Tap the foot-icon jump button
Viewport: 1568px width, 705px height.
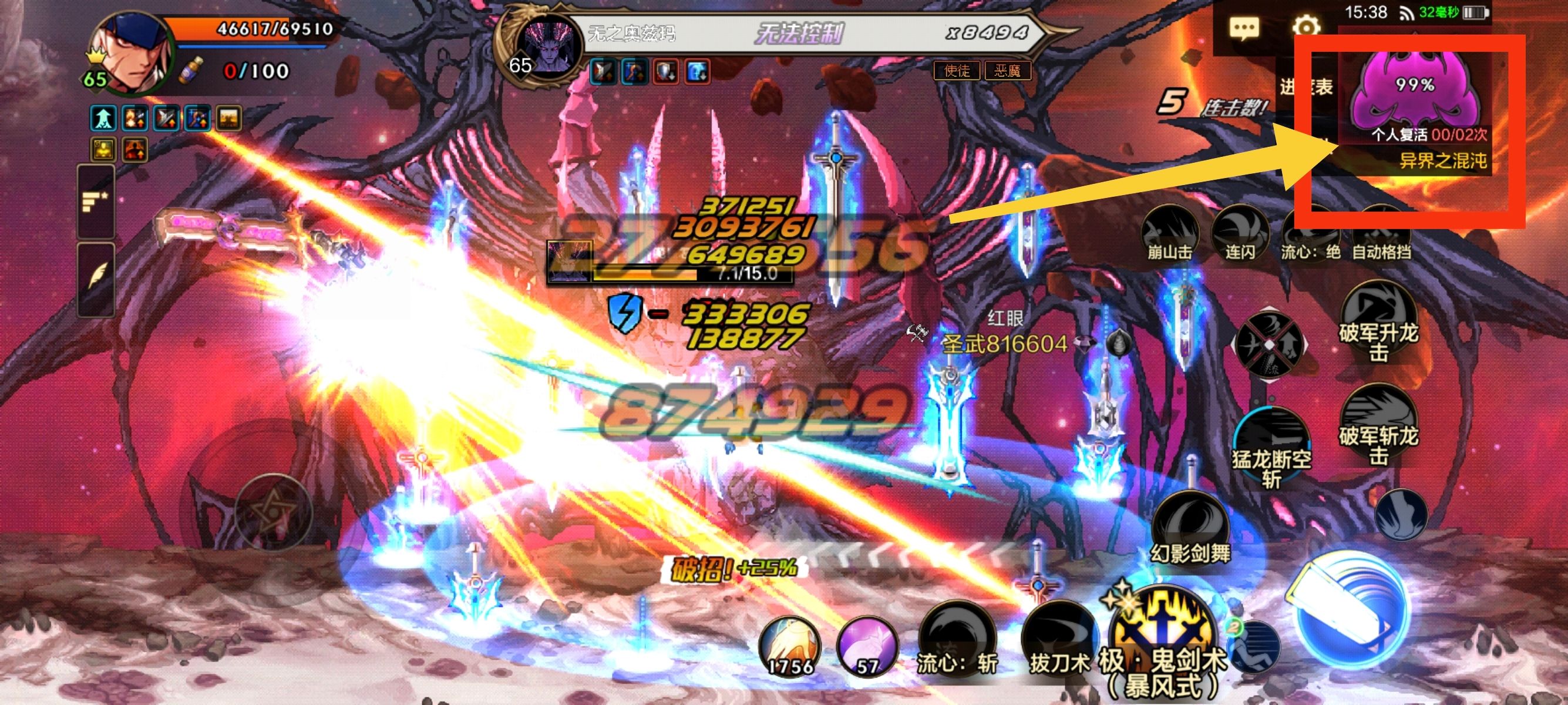(x=1401, y=515)
